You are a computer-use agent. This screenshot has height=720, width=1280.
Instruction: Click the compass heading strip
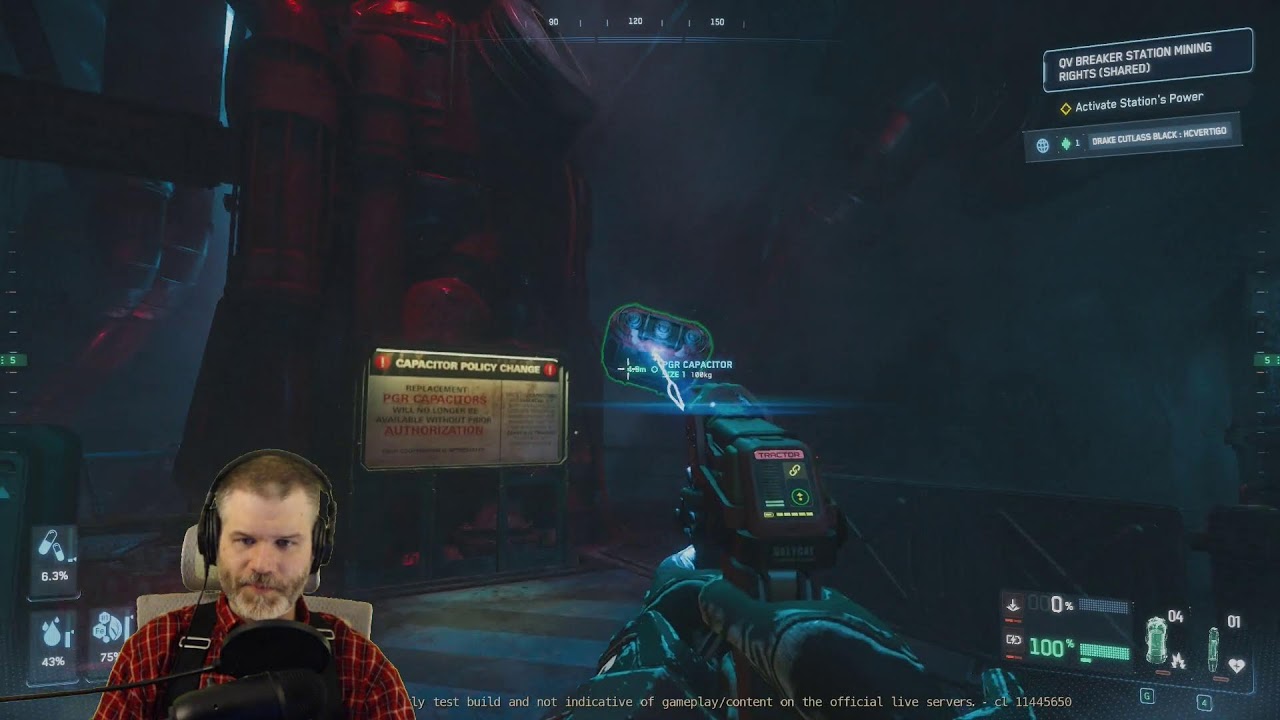[x=635, y=22]
